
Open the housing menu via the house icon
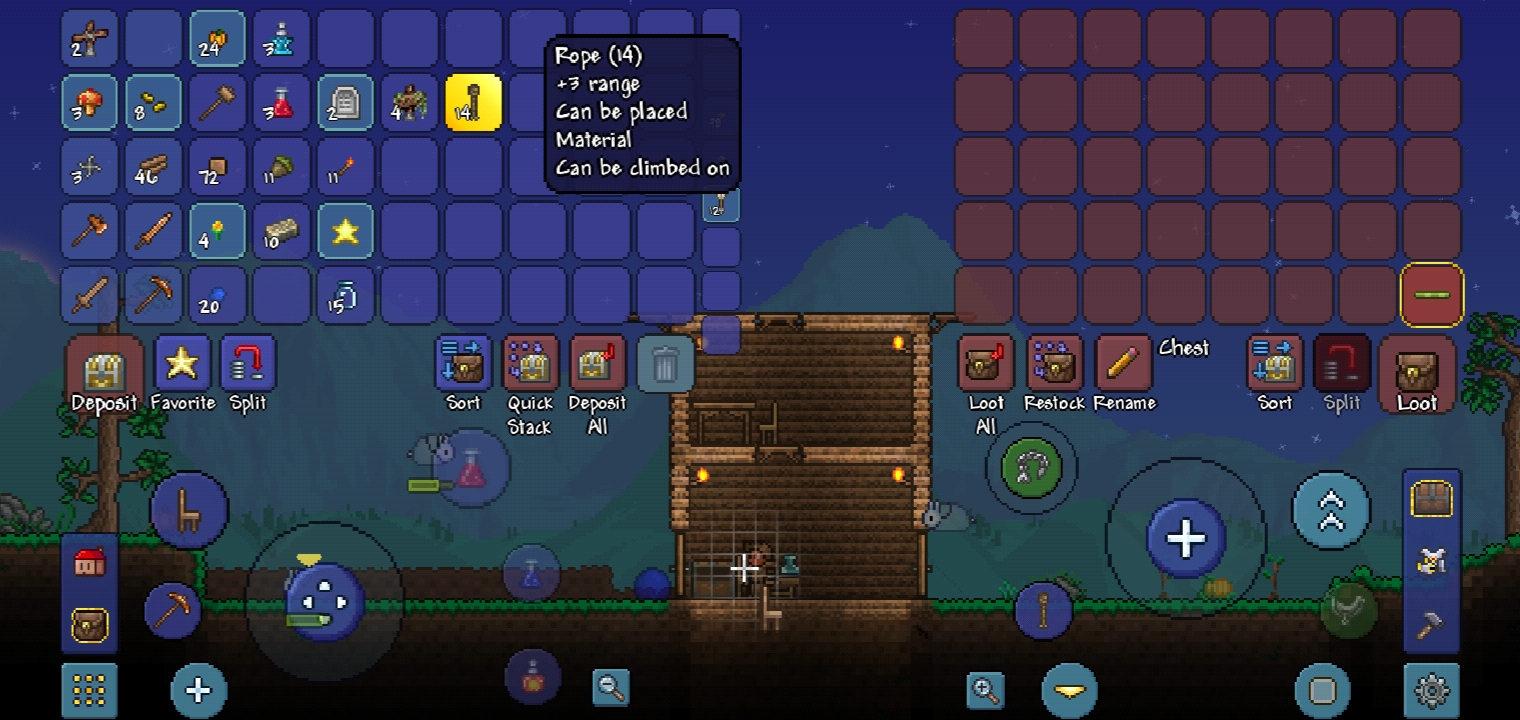click(x=88, y=562)
